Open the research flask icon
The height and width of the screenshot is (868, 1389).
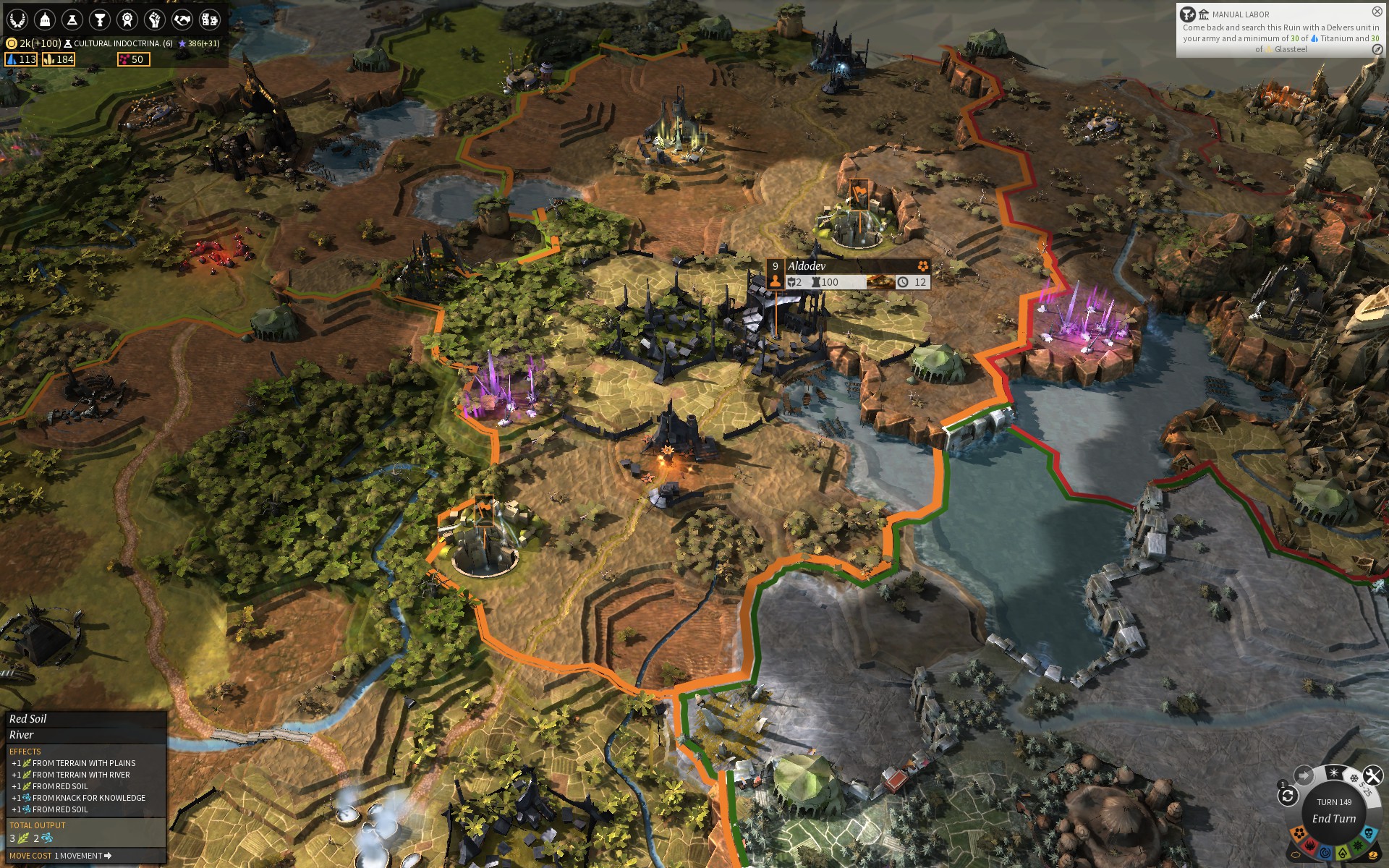coord(72,20)
